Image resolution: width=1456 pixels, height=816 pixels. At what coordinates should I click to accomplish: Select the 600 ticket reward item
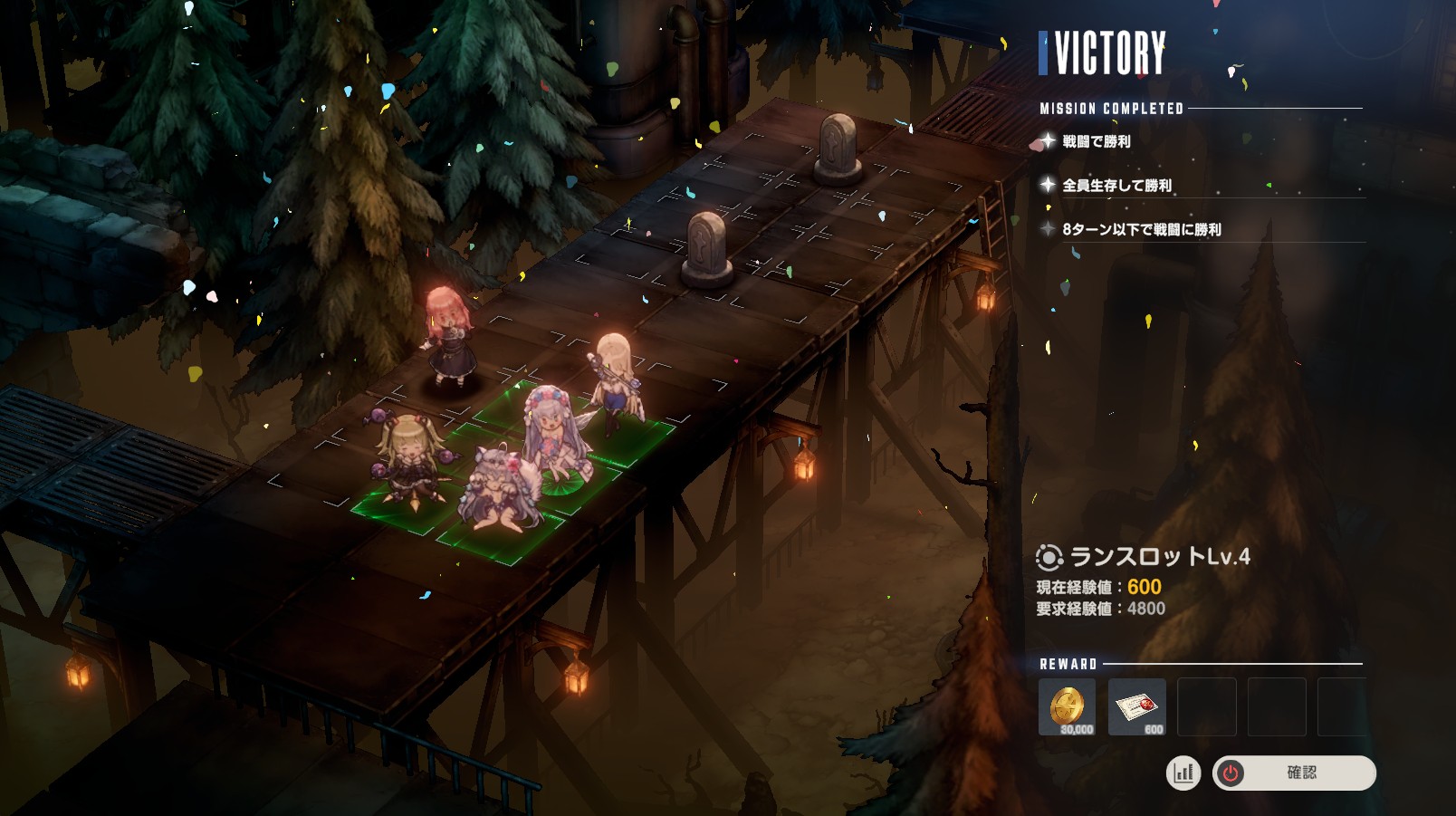click(x=1136, y=706)
